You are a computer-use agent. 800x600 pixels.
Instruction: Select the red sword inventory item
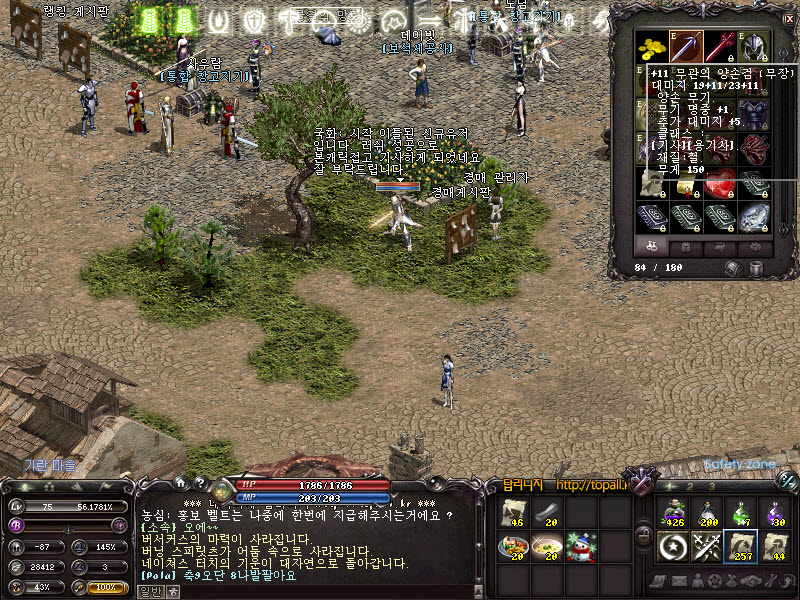pyautogui.click(x=720, y=47)
